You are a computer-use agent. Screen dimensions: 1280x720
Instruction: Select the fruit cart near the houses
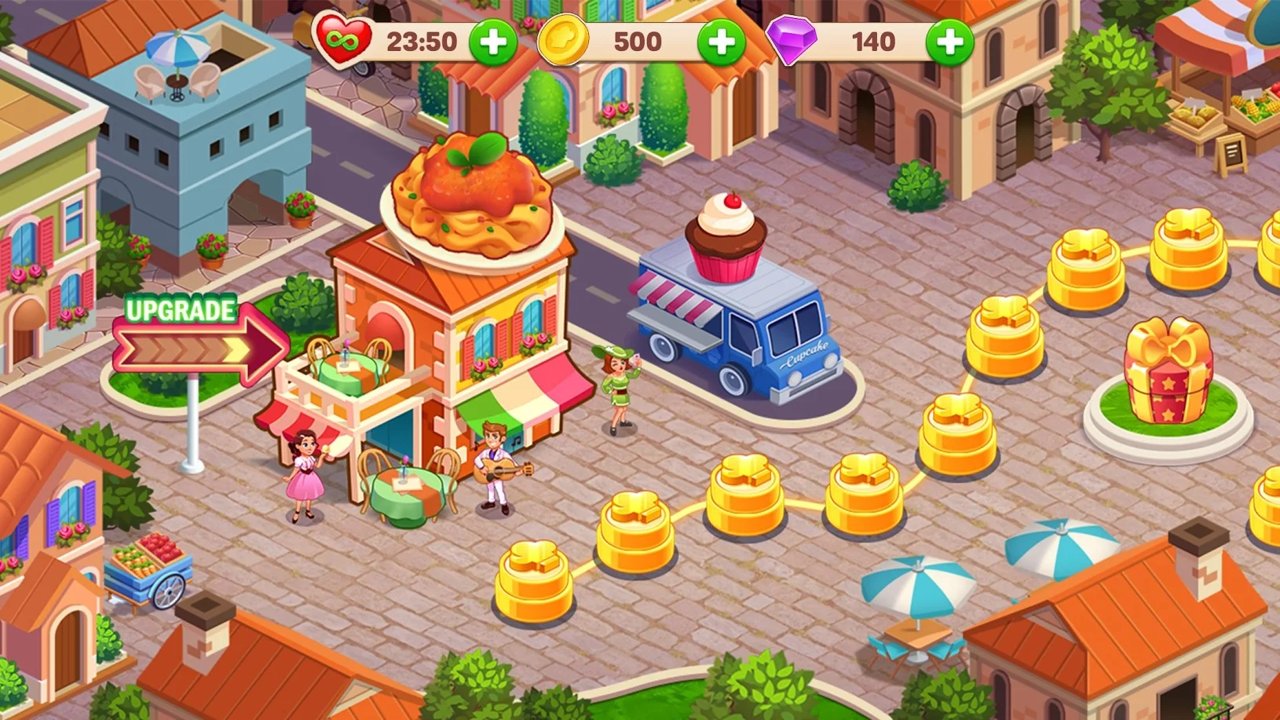click(x=150, y=570)
